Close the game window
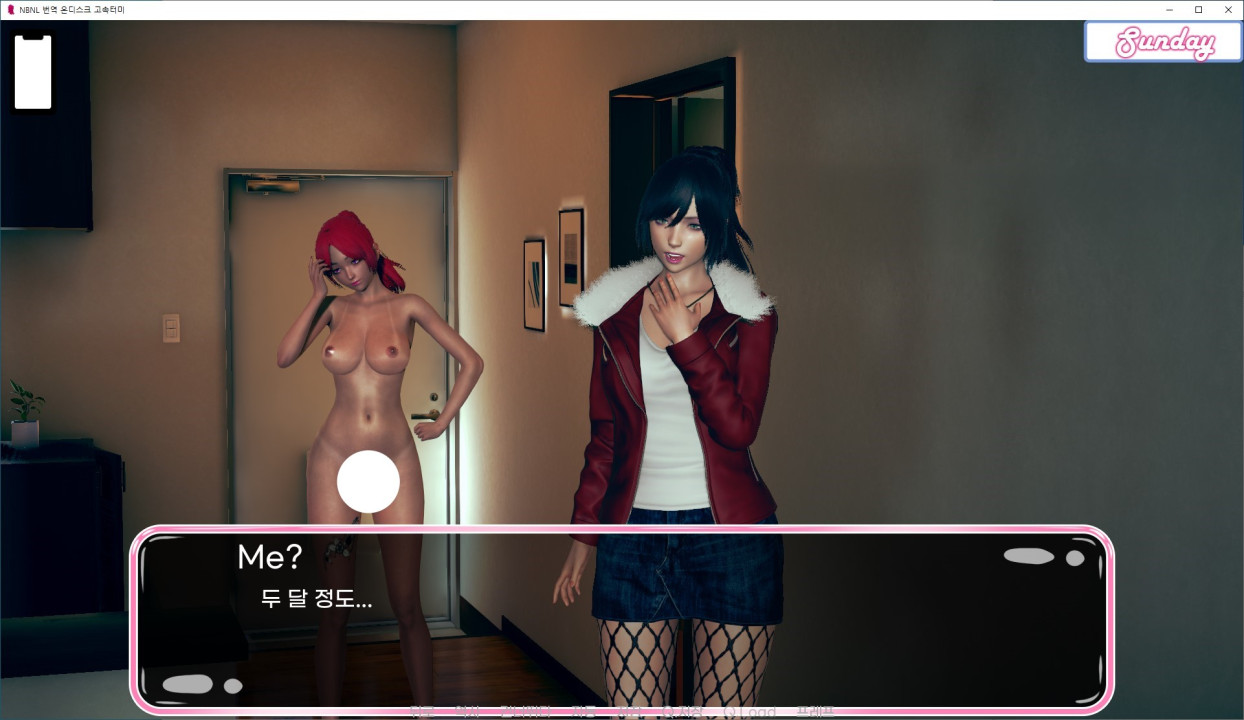The width and height of the screenshot is (1244, 720). point(1228,9)
